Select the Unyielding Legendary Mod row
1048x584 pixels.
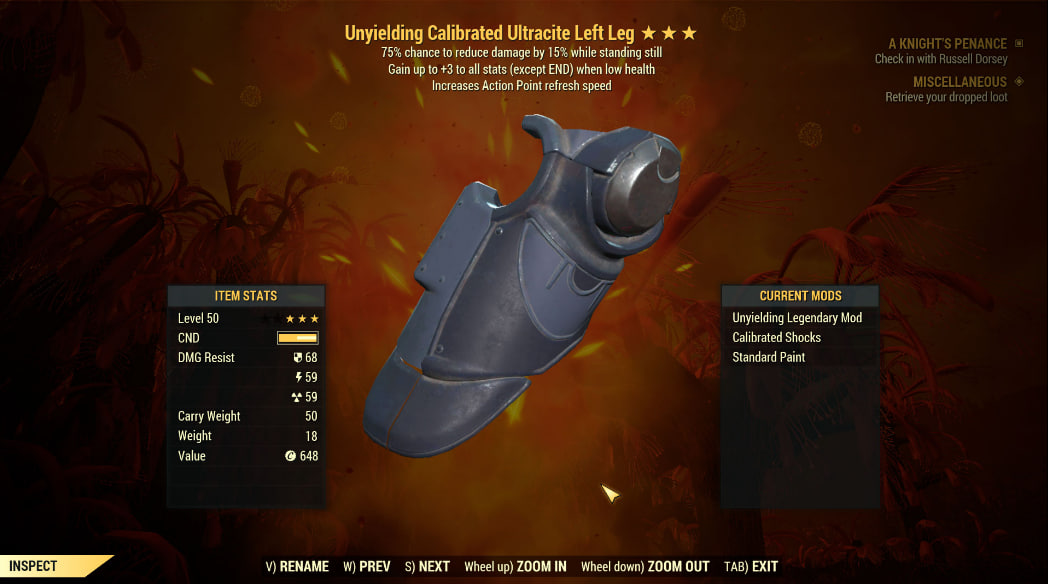tap(797, 318)
